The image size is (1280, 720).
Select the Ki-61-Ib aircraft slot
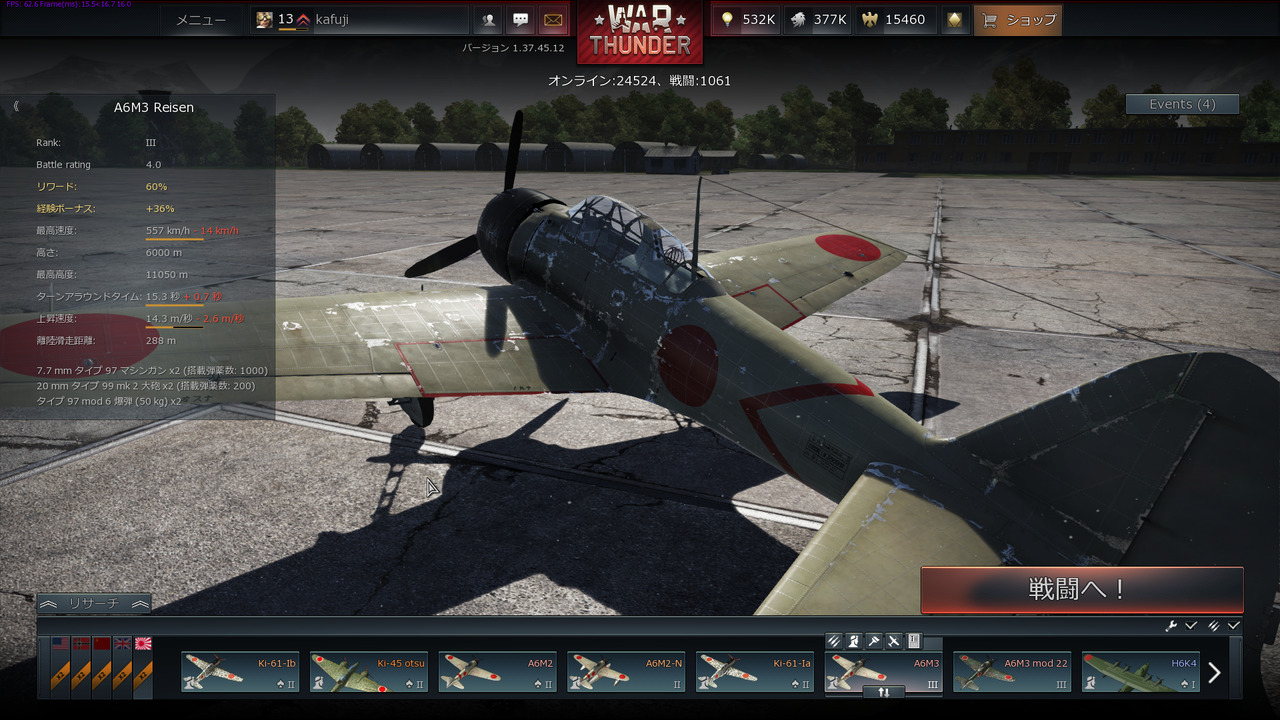pos(240,672)
